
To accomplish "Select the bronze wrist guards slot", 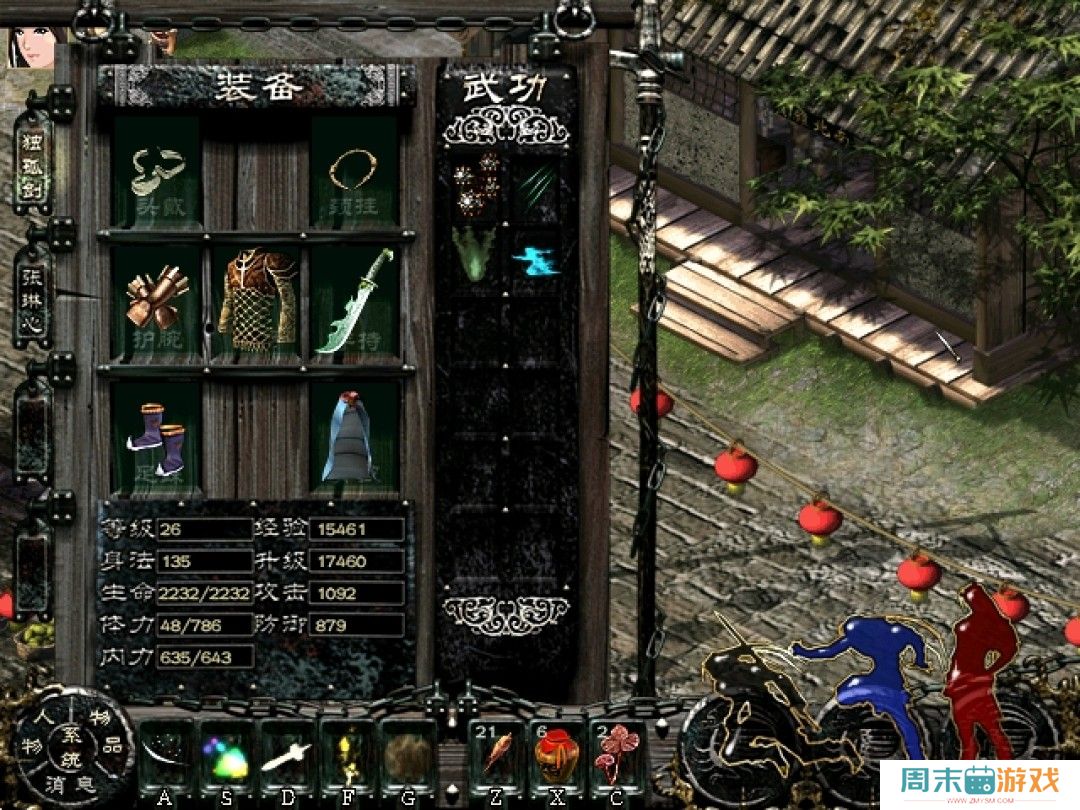I will [158, 299].
